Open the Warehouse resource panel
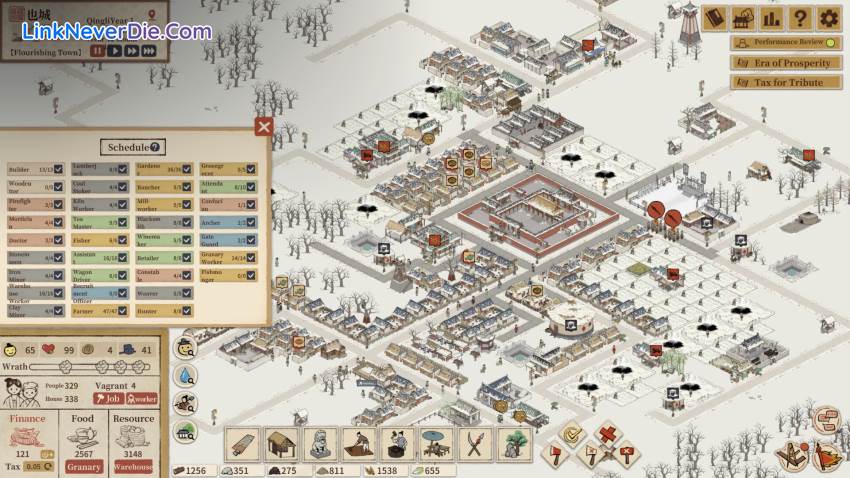The image size is (850, 478). click(133, 467)
